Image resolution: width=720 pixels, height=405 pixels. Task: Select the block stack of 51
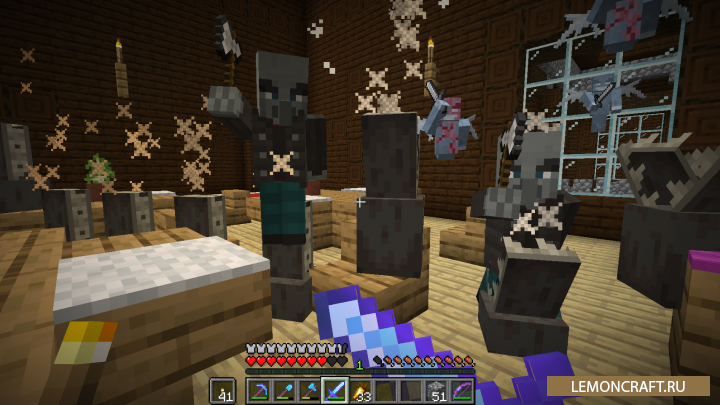coord(435,390)
